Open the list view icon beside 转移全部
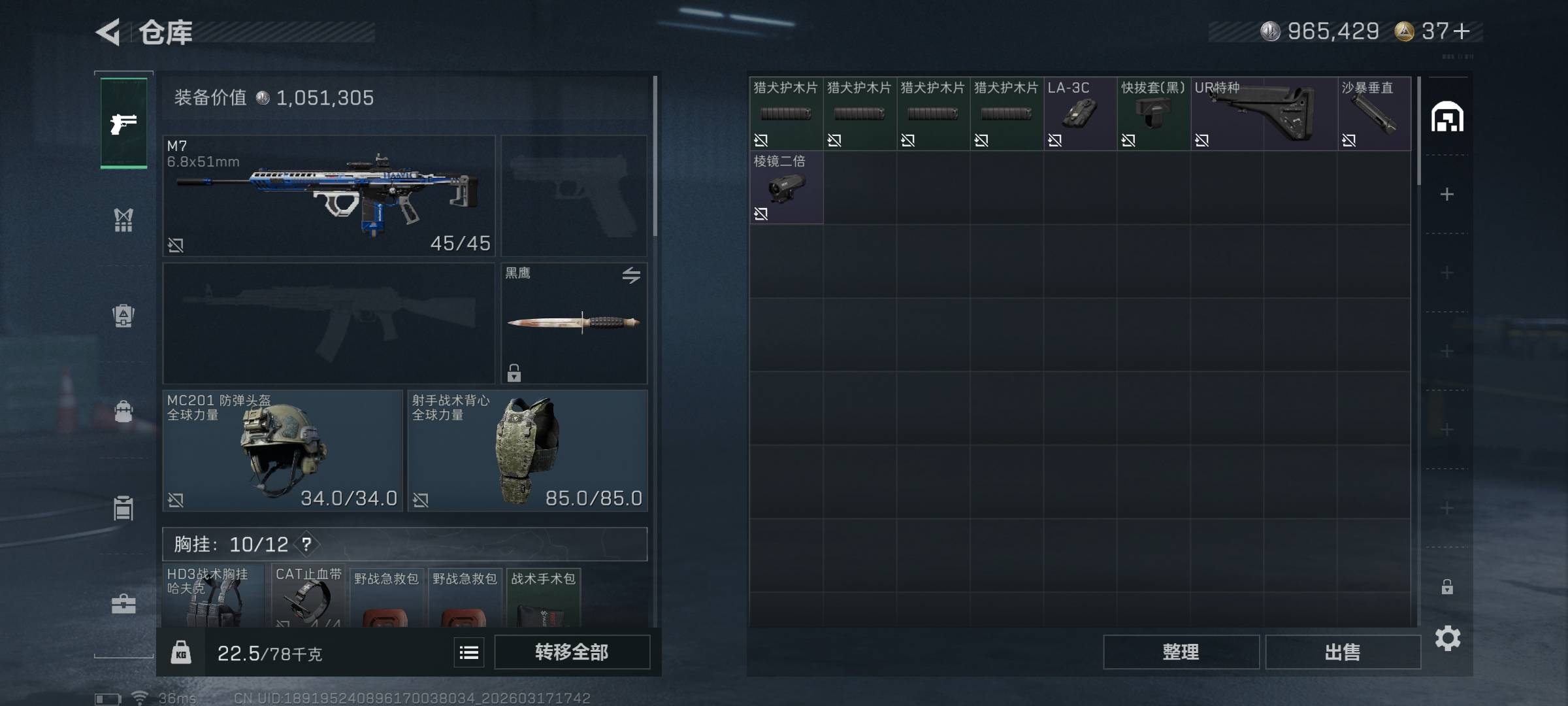Image resolution: width=1568 pixels, height=706 pixels. 469,652
